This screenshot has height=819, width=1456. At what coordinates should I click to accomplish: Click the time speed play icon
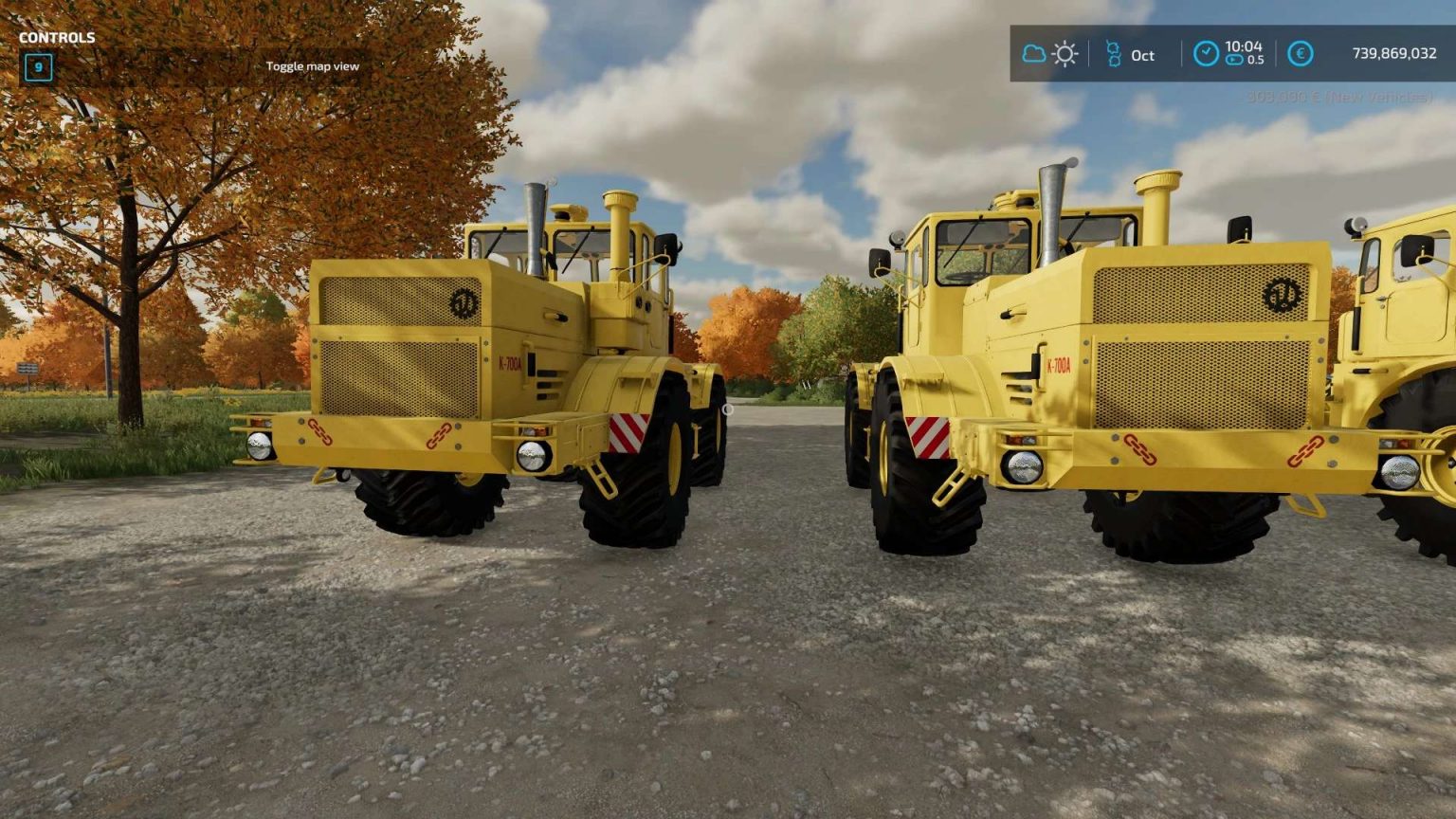(1235, 59)
